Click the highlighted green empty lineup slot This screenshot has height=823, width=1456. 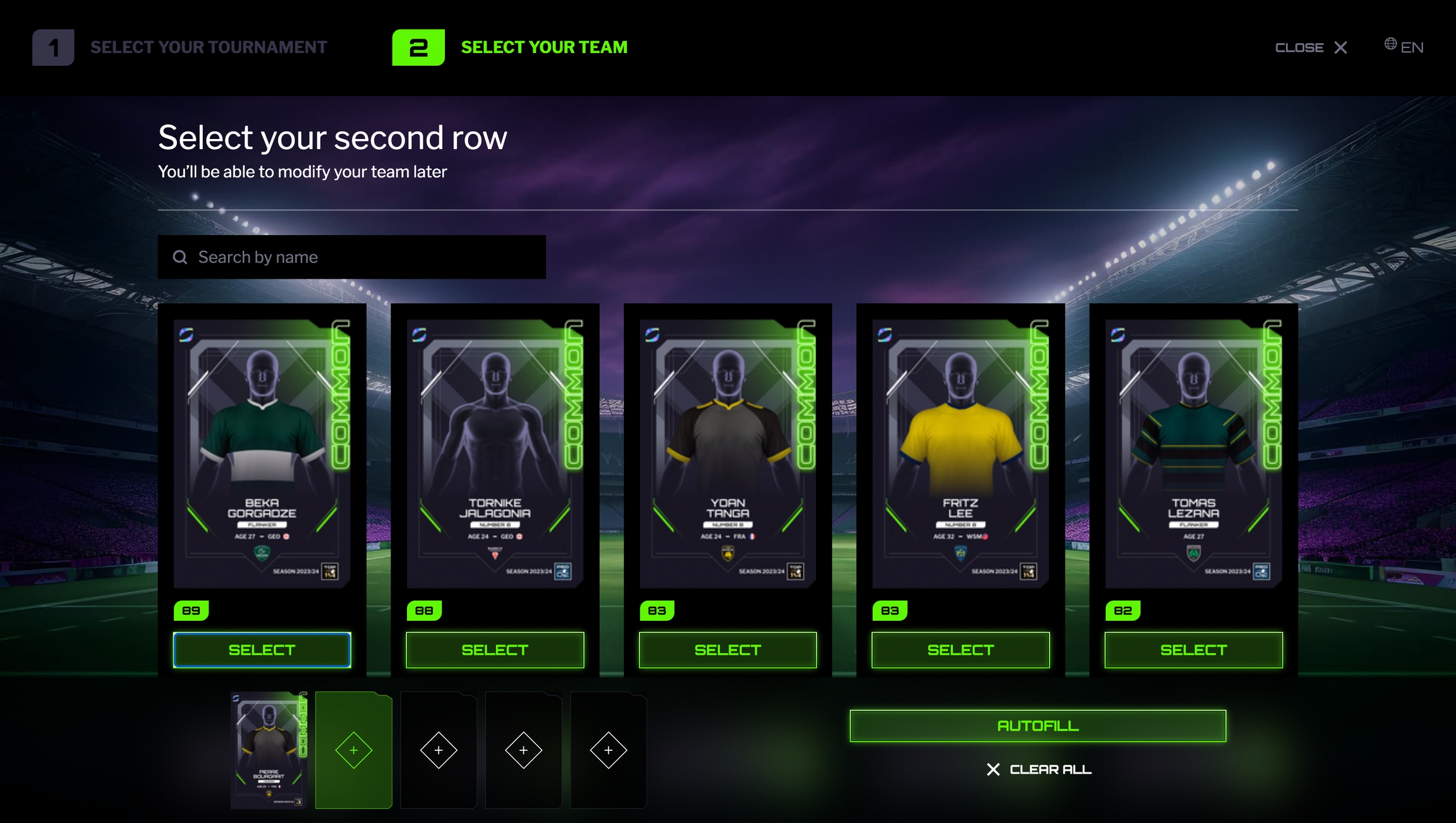(x=354, y=750)
